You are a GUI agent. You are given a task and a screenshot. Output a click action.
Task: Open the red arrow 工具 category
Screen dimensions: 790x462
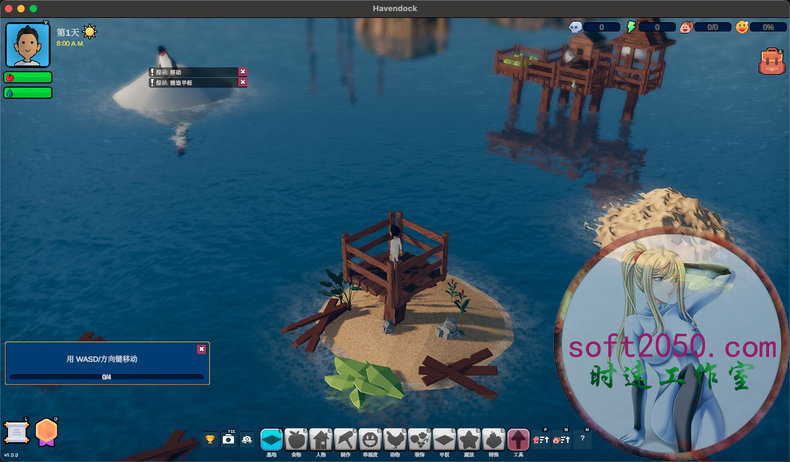[x=518, y=439]
